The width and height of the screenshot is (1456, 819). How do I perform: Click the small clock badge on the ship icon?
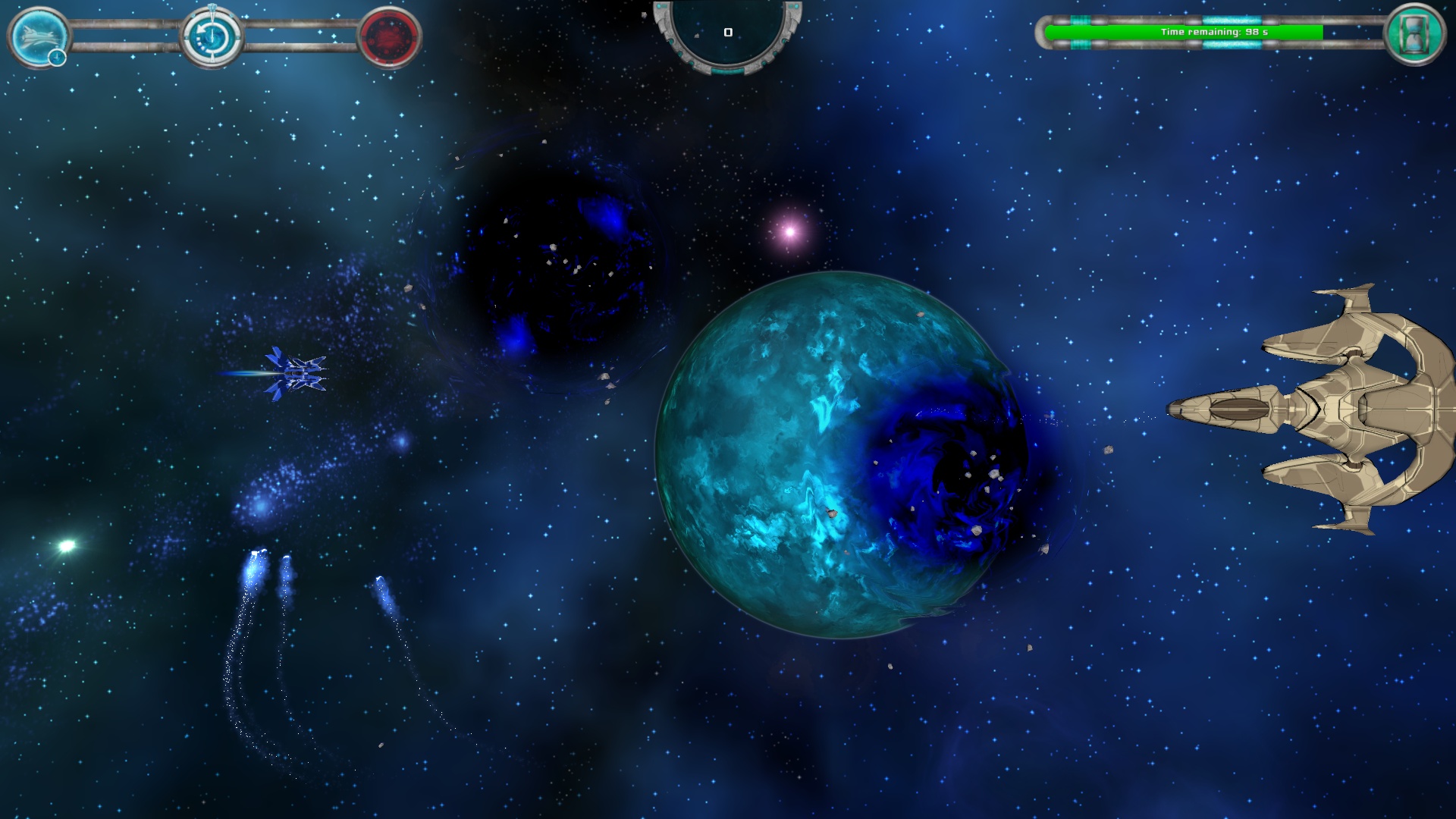[x=56, y=56]
